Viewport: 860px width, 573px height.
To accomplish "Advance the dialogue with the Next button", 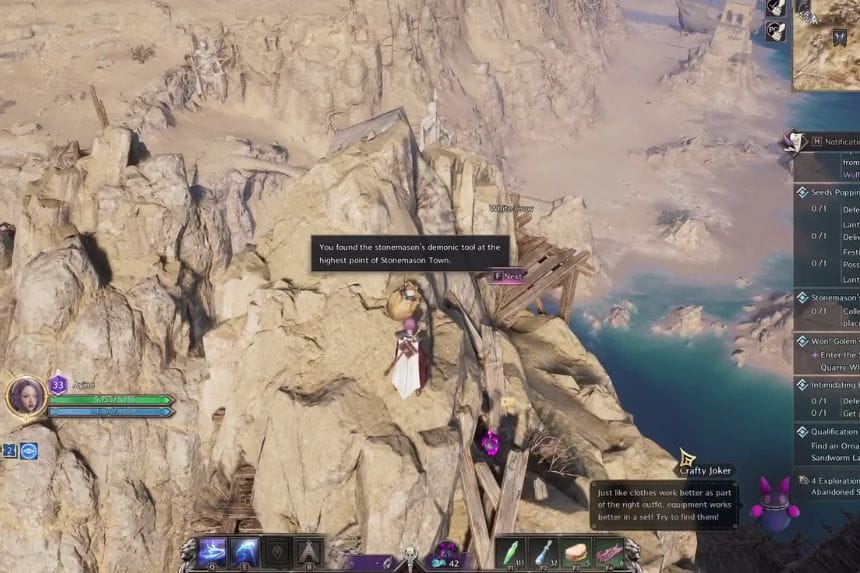I will click(x=508, y=275).
